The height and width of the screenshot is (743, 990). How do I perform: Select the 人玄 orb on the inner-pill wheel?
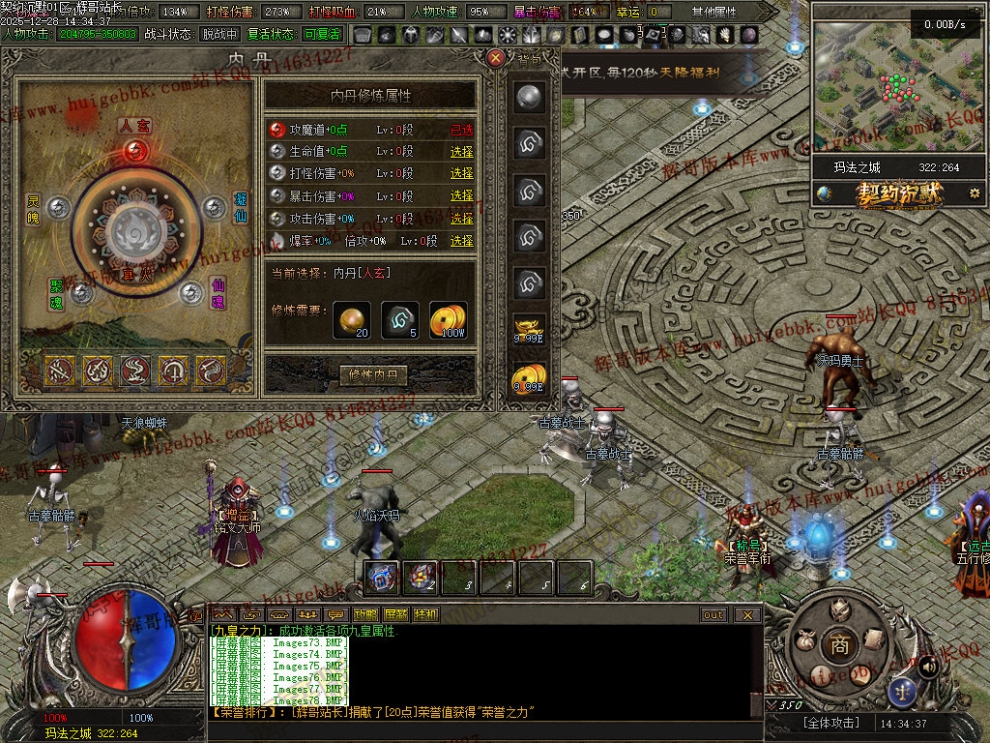click(x=136, y=150)
